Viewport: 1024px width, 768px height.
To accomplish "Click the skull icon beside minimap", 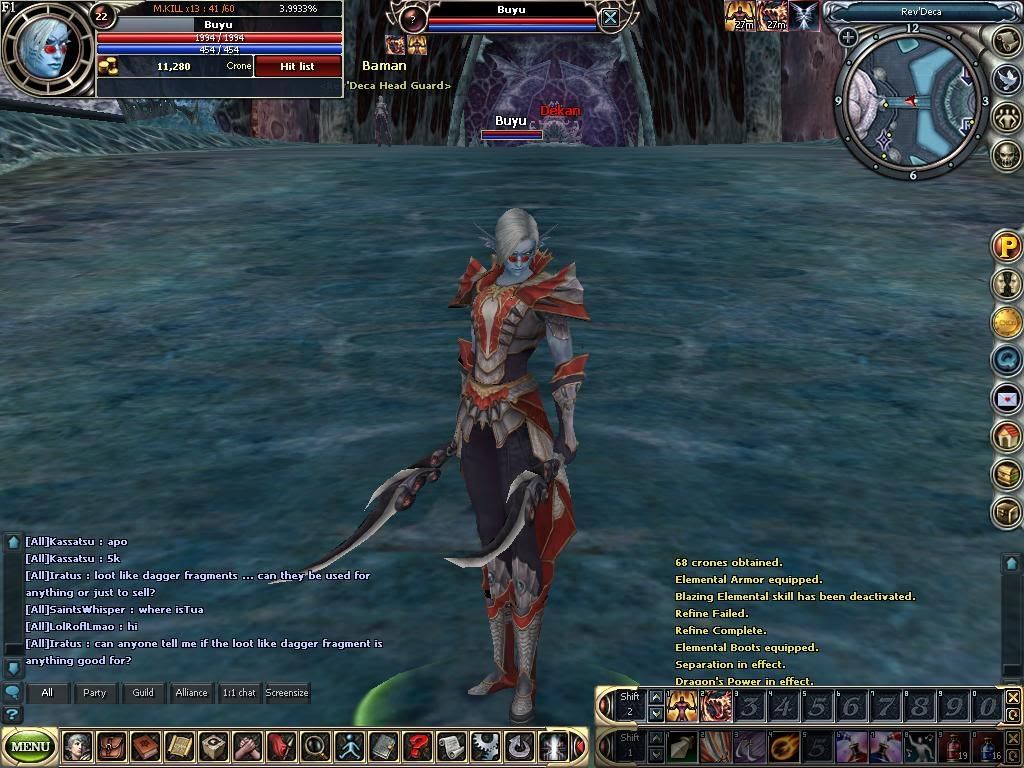I will [1007, 155].
